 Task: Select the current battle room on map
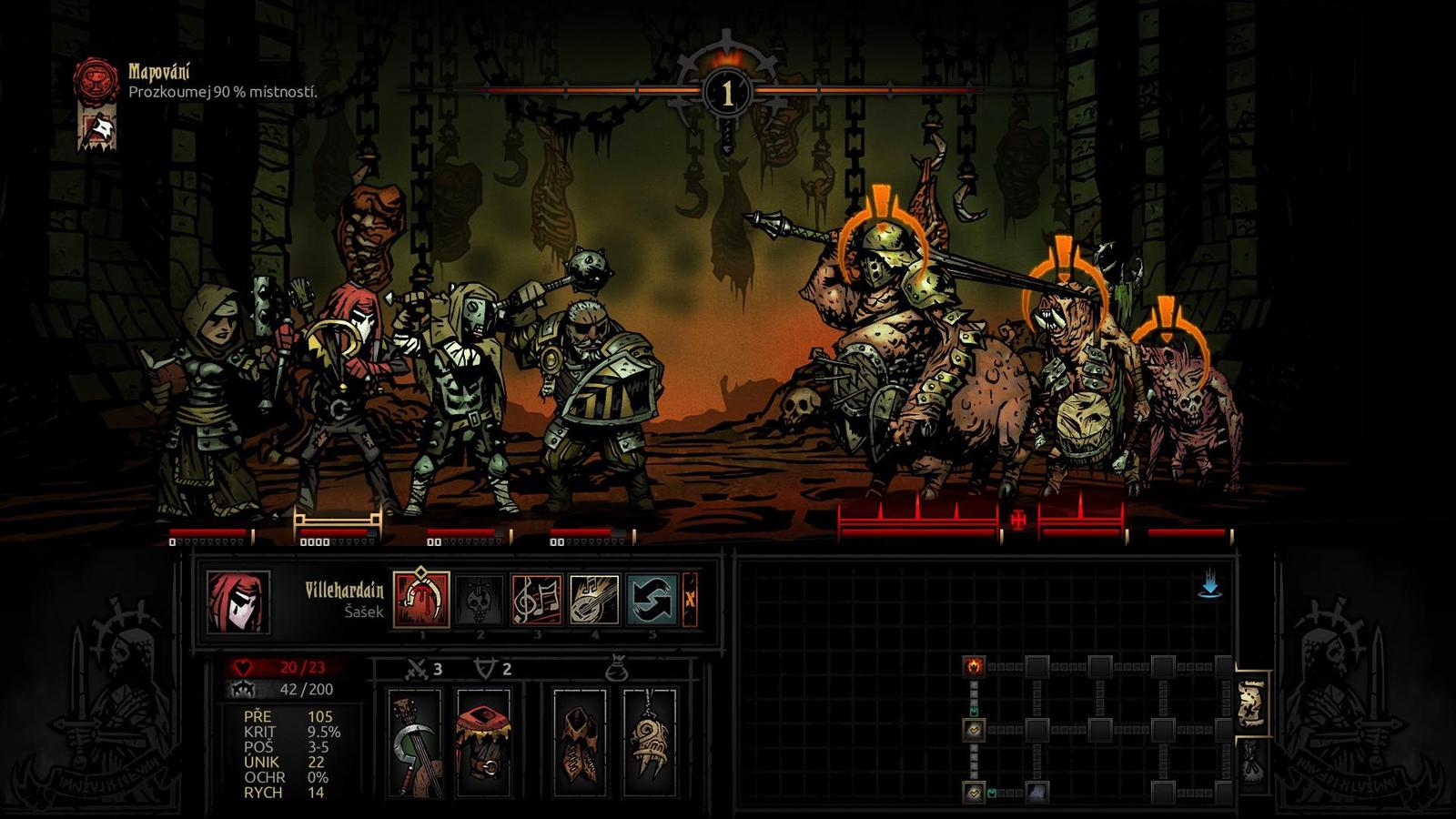975,666
